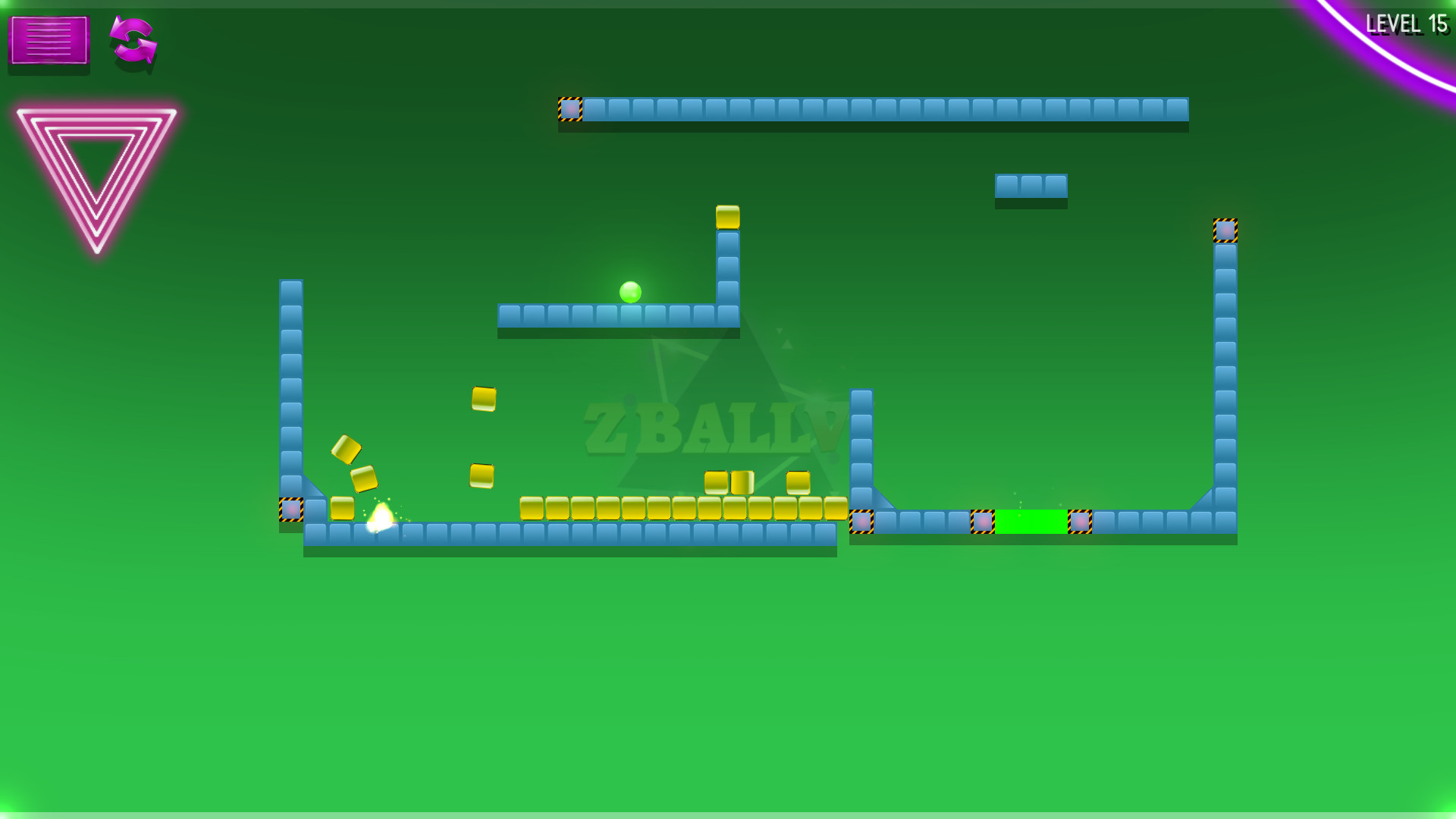This screenshot has height=819, width=1456.
Task: Select the hazard block at the left wall base
Action: point(292,511)
